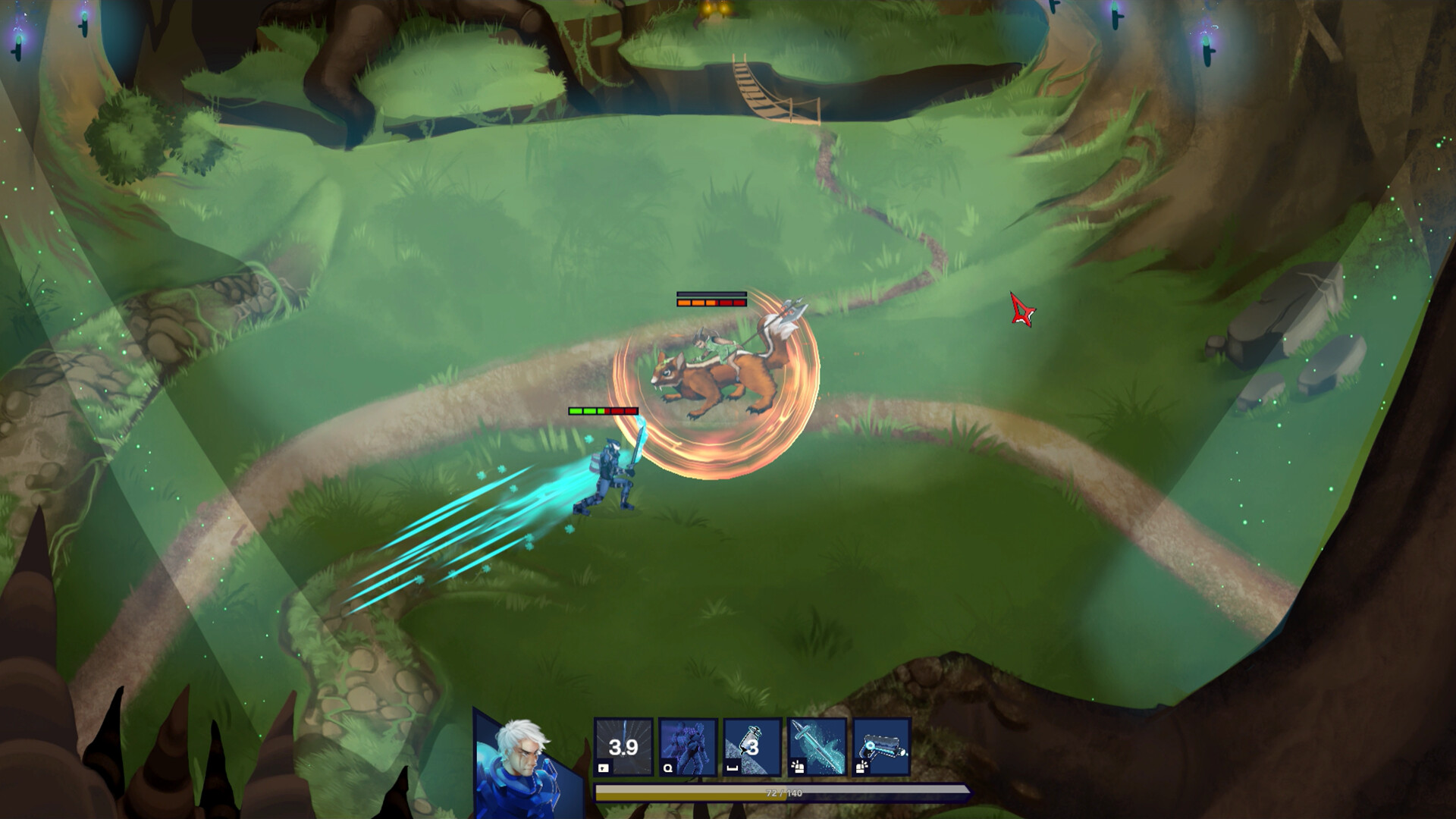The height and width of the screenshot is (819, 1456).
Task: Click the blaster weapon ability icon
Action: (882, 747)
